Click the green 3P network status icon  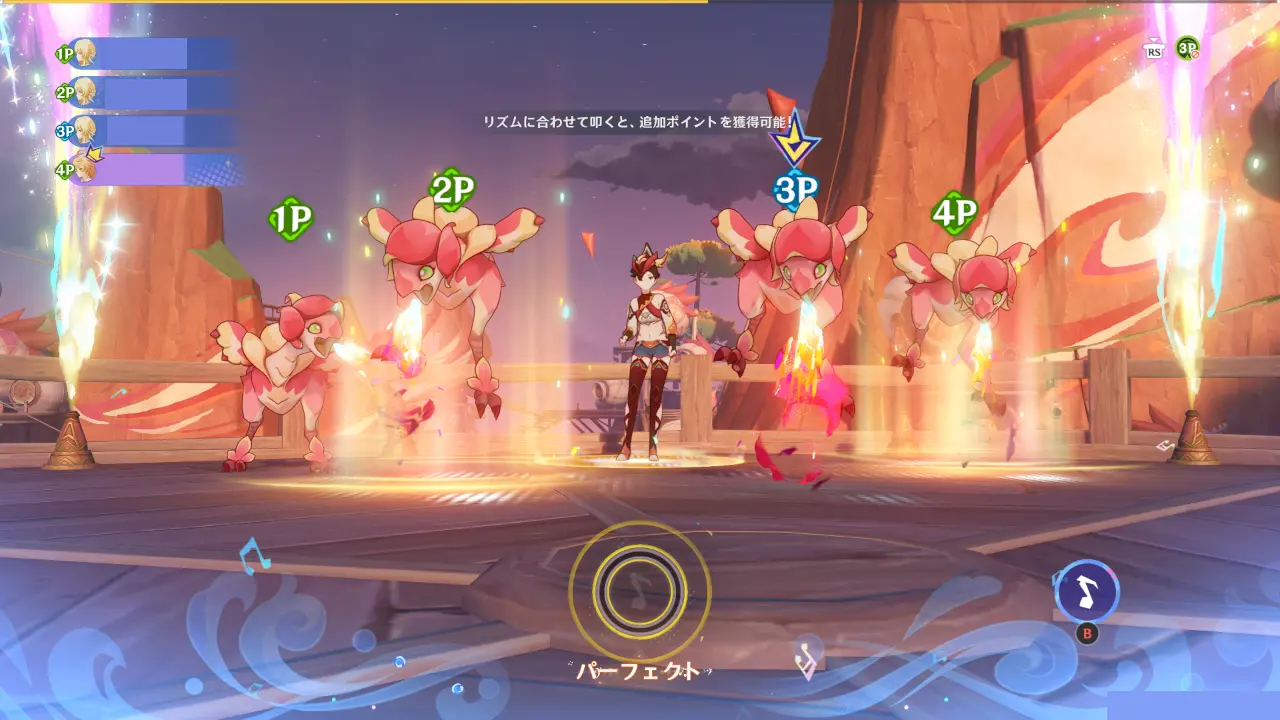click(x=1187, y=48)
